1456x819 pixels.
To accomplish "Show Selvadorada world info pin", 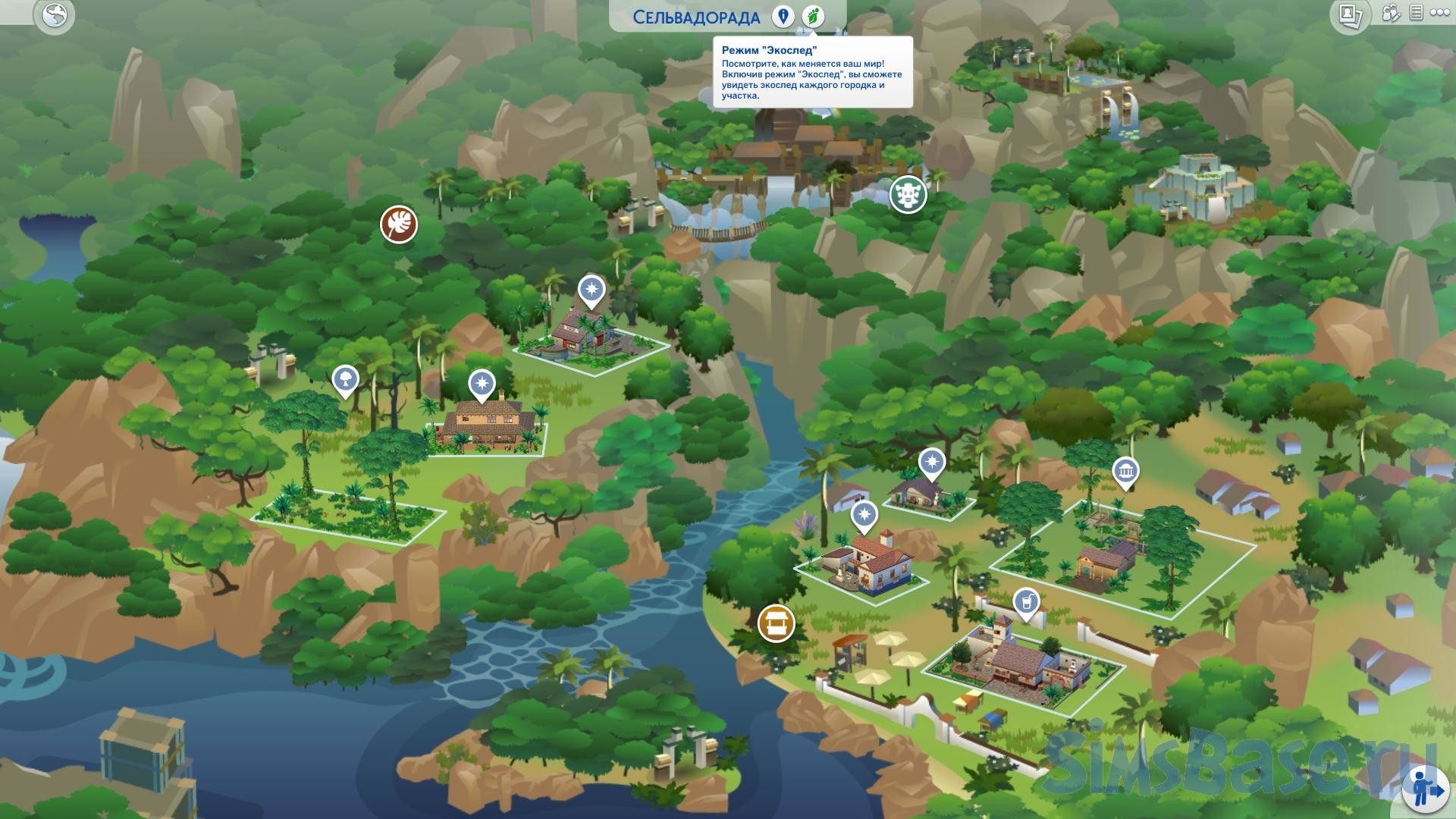I will 783,16.
